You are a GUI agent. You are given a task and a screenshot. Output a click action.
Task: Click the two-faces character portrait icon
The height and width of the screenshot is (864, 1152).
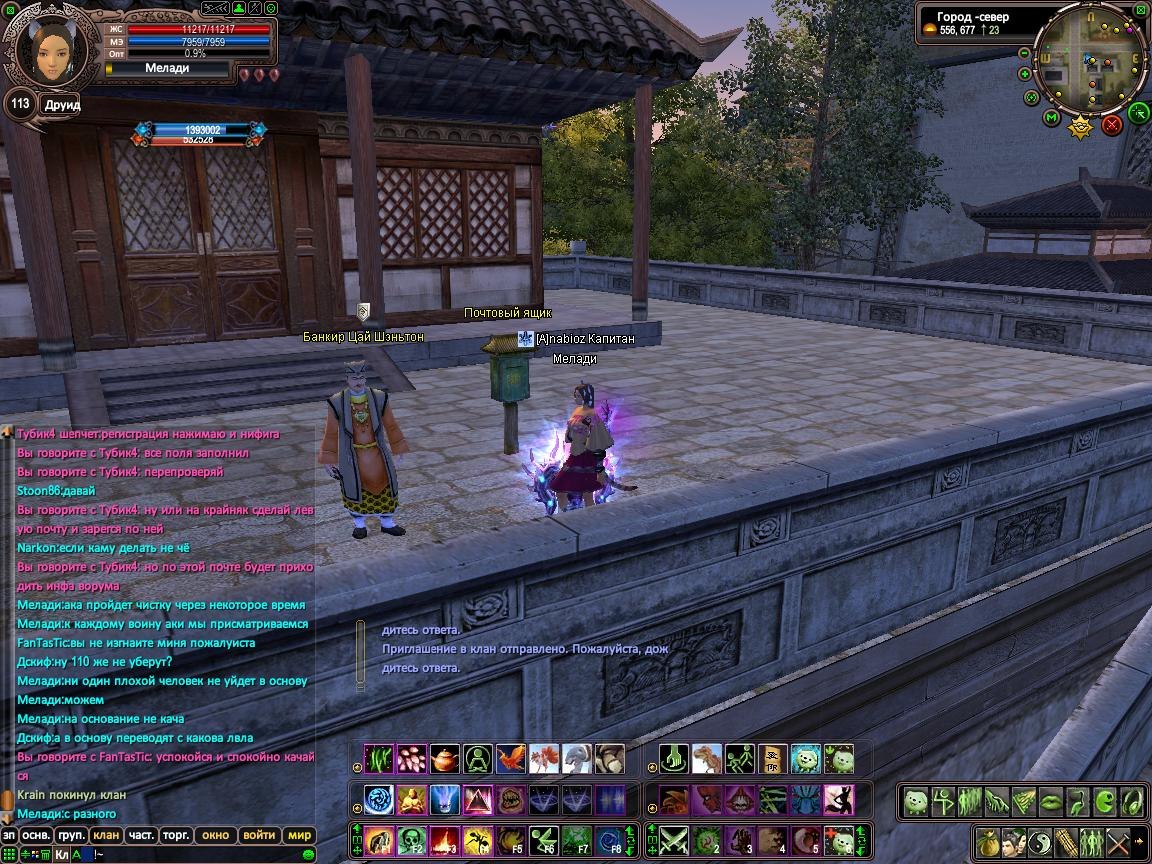[x=1013, y=841]
